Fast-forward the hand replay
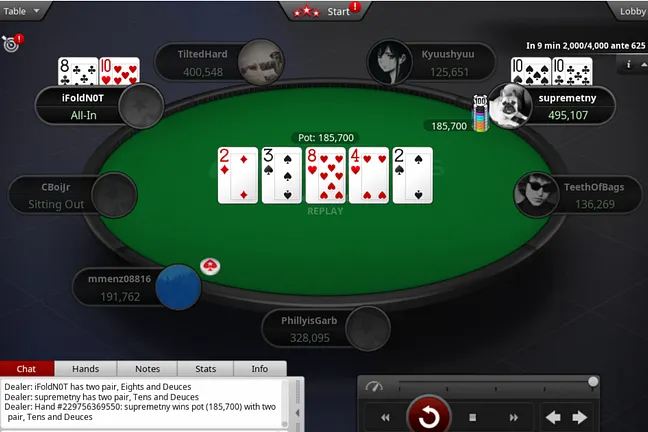Viewport: 648px width, 432px height. 513,417
